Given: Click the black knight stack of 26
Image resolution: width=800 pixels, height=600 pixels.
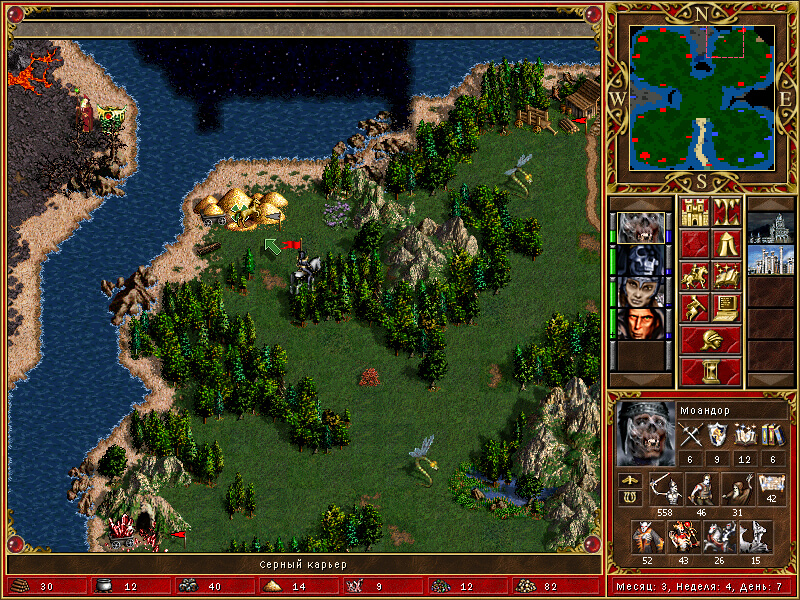Looking at the screenshot, I should (718, 538).
